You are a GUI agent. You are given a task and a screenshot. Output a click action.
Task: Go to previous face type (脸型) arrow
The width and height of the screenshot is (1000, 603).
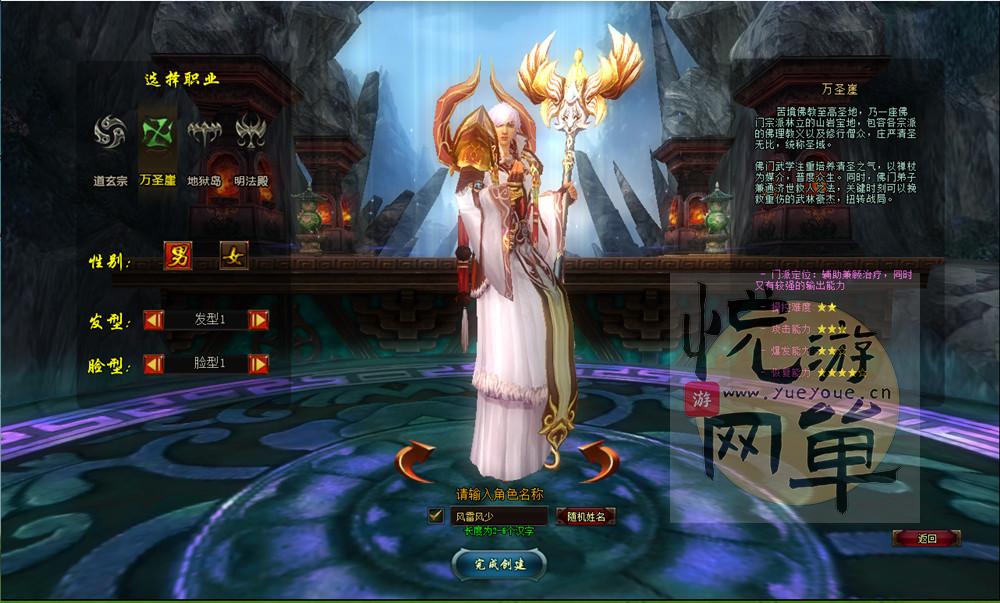154,363
